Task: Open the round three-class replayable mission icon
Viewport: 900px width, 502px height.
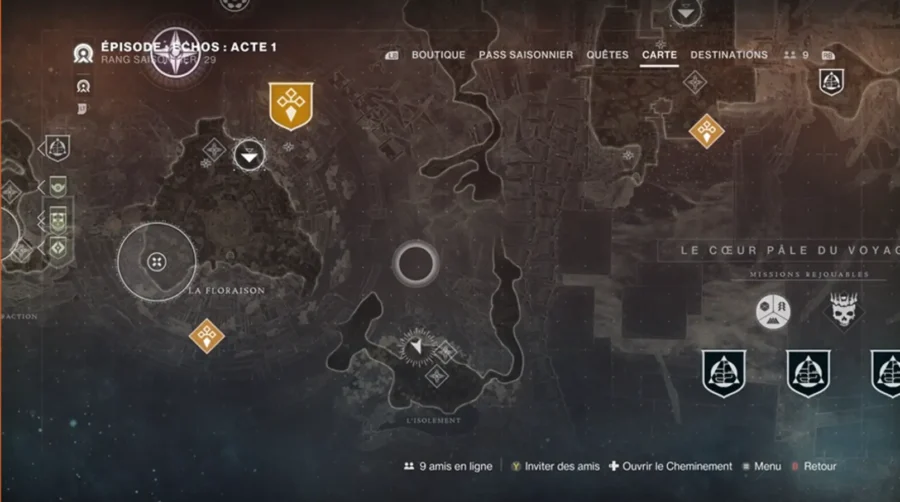Action: coord(773,311)
